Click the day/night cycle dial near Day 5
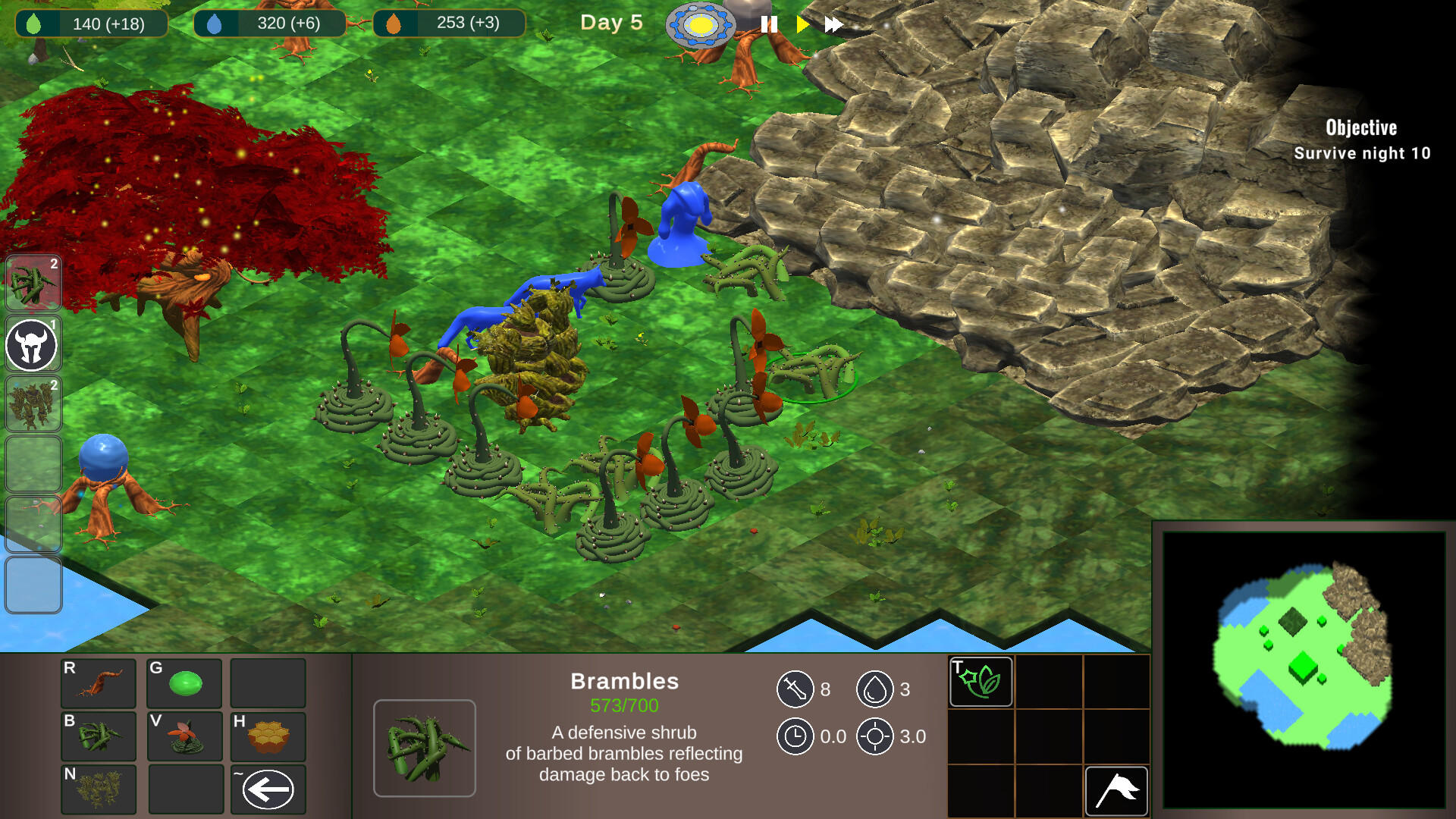 703,25
